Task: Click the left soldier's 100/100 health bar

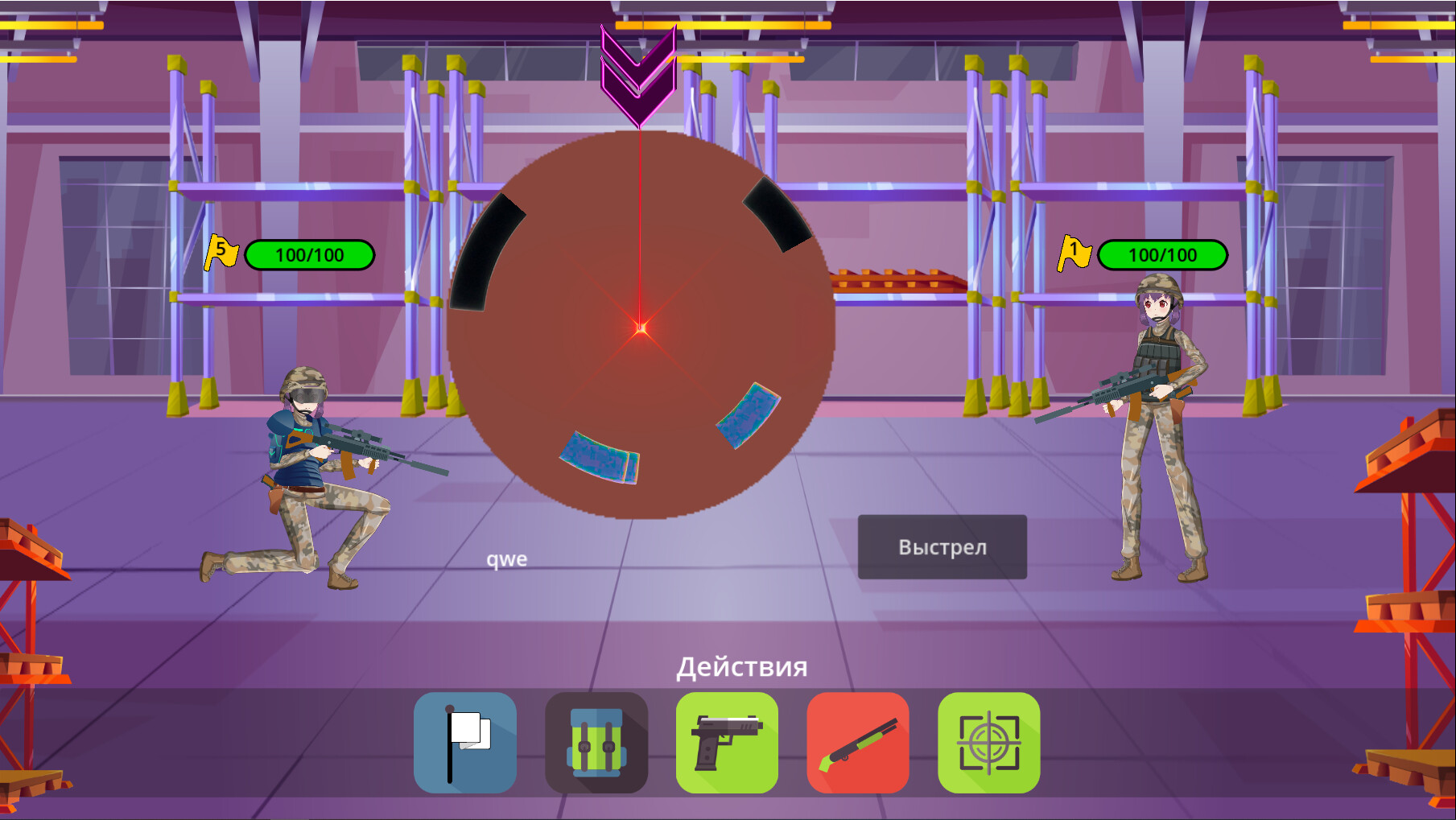Action: (x=310, y=254)
